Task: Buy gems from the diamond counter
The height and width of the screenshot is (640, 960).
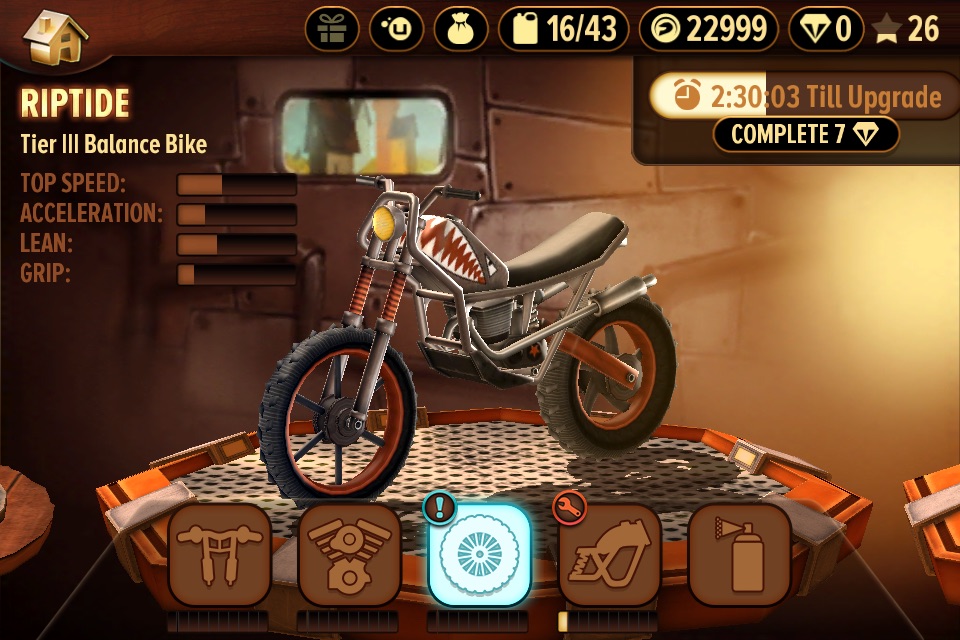Action: [x=827, y=29]
